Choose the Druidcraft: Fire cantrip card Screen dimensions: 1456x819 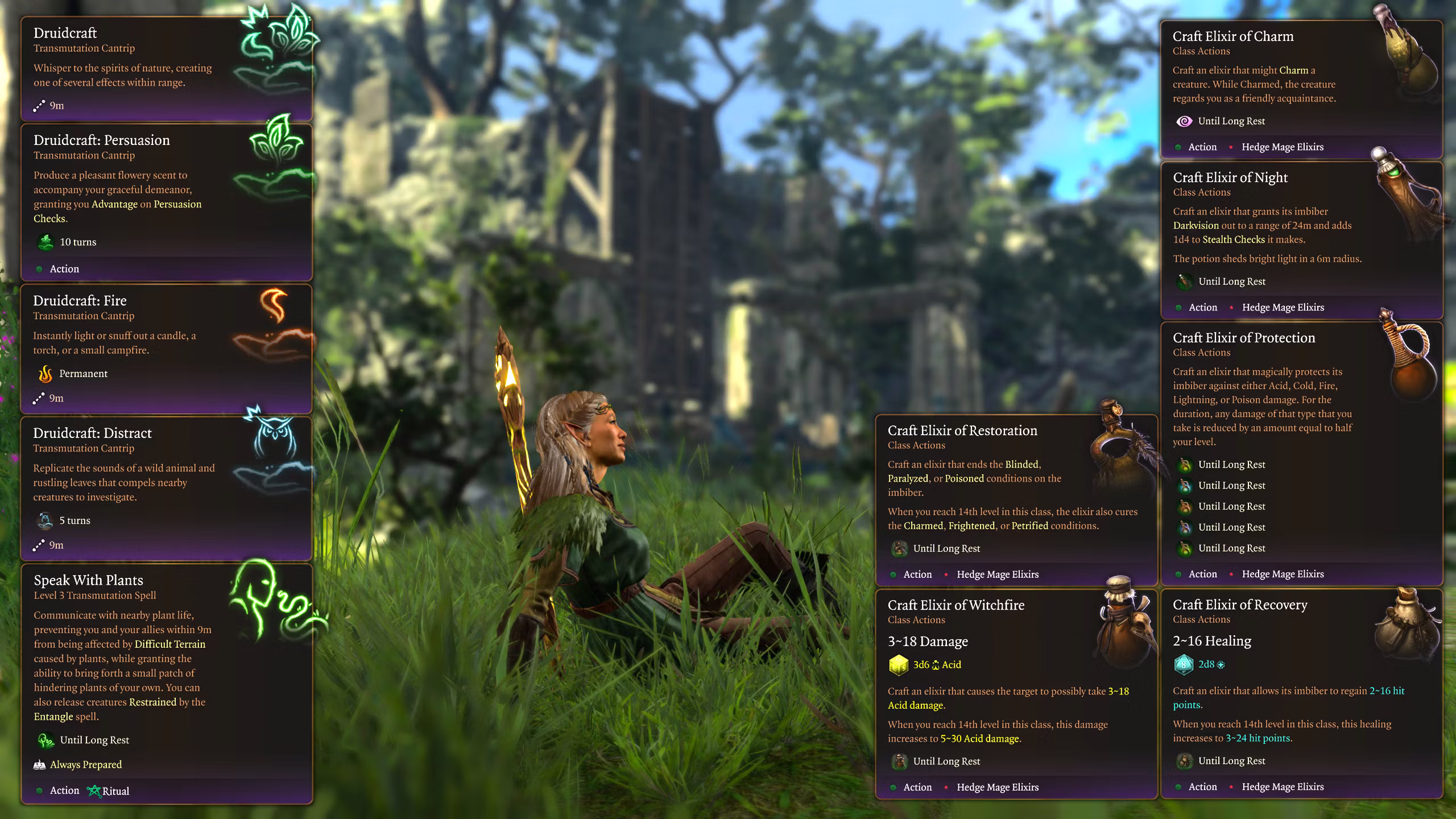(x=166, y=348)
